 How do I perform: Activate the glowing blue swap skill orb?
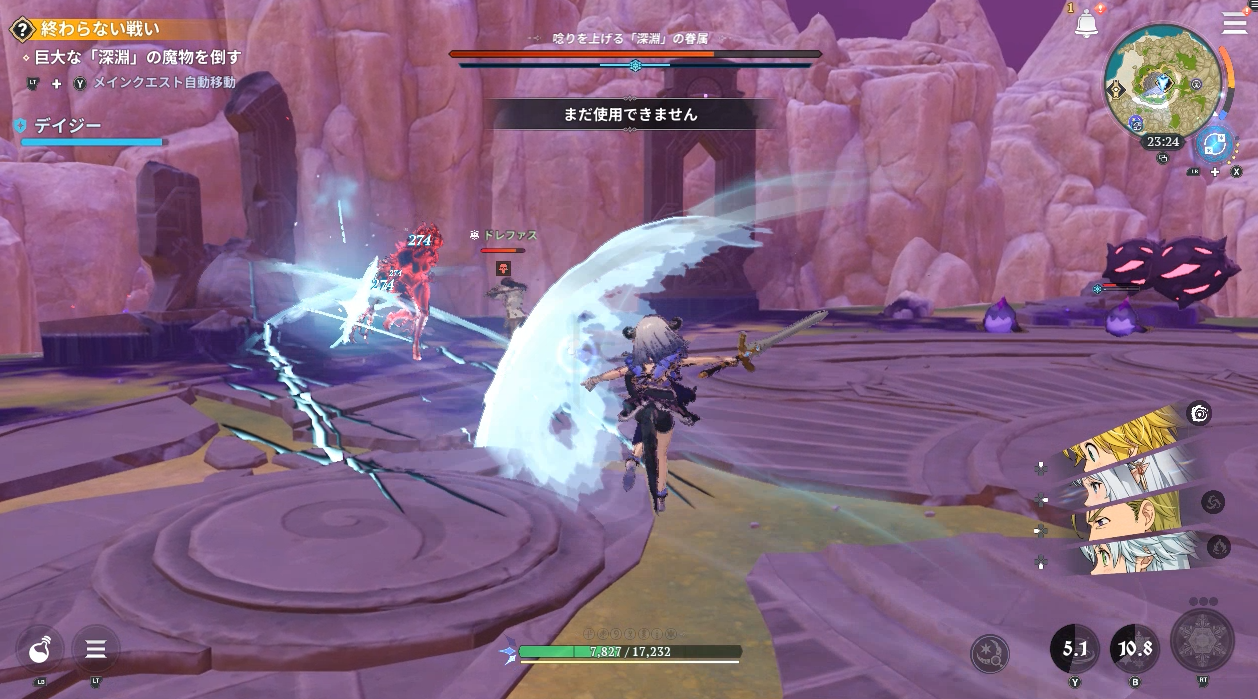click(x=1216, y=144)
